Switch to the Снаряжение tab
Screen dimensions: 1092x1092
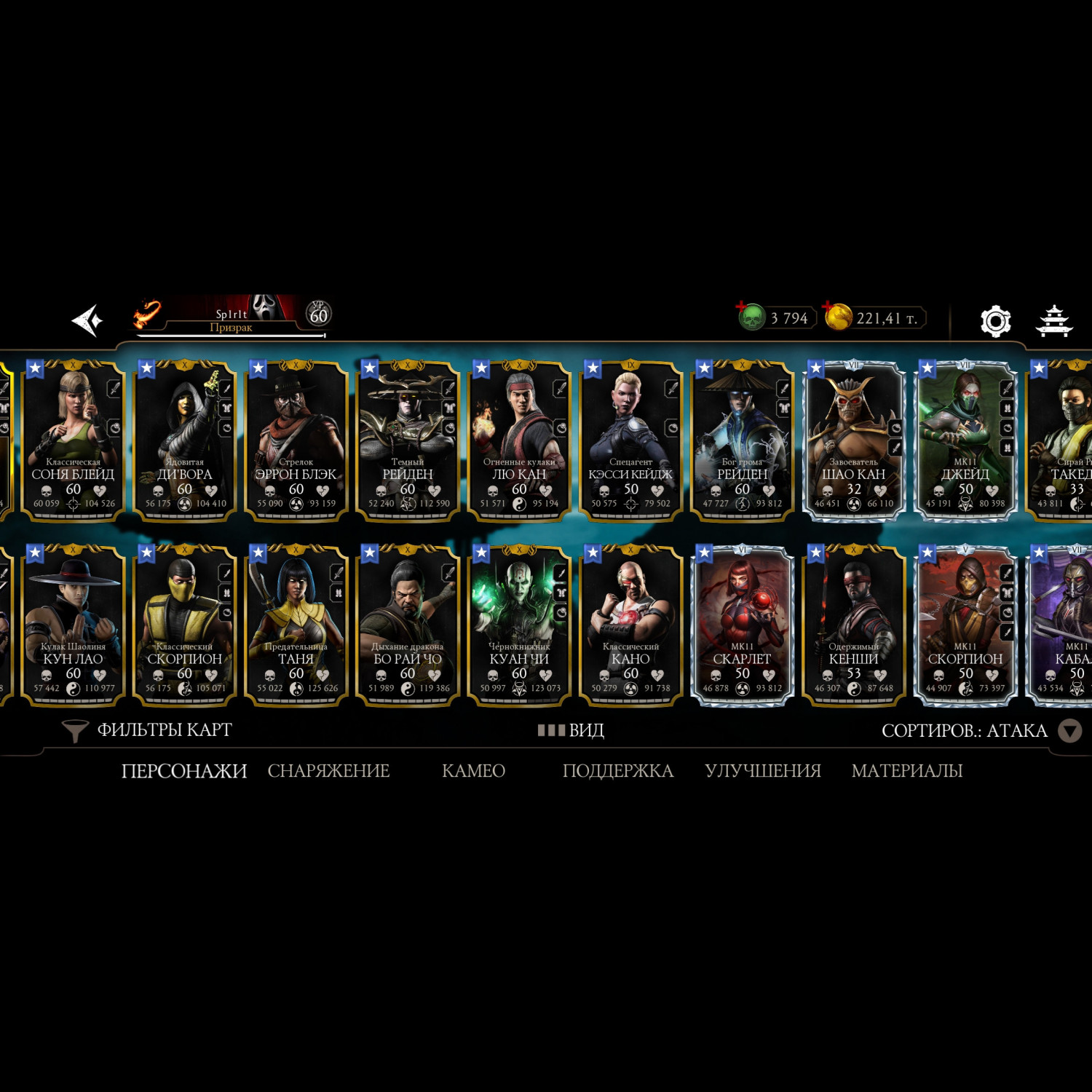click(x=328, y=770)
